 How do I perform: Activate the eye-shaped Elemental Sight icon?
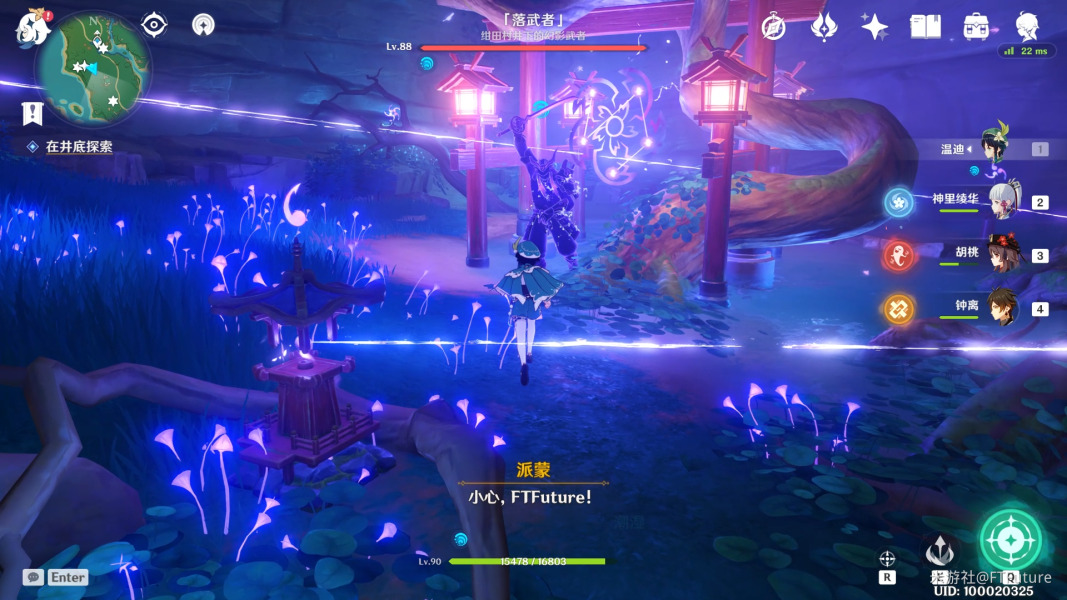(153, 24)
